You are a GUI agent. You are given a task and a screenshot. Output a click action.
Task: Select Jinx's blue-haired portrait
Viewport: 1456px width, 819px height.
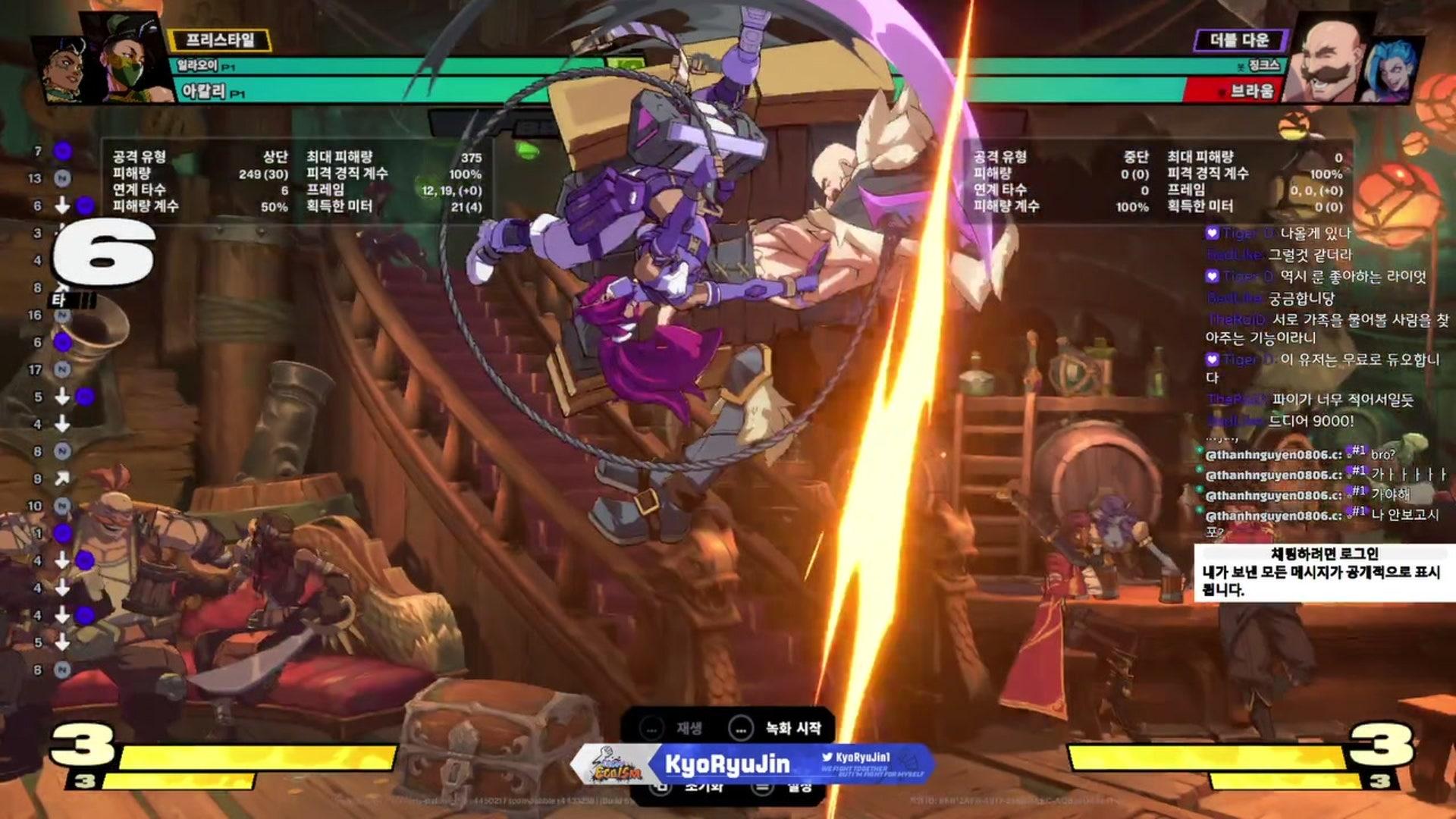tap(1393, 69)
